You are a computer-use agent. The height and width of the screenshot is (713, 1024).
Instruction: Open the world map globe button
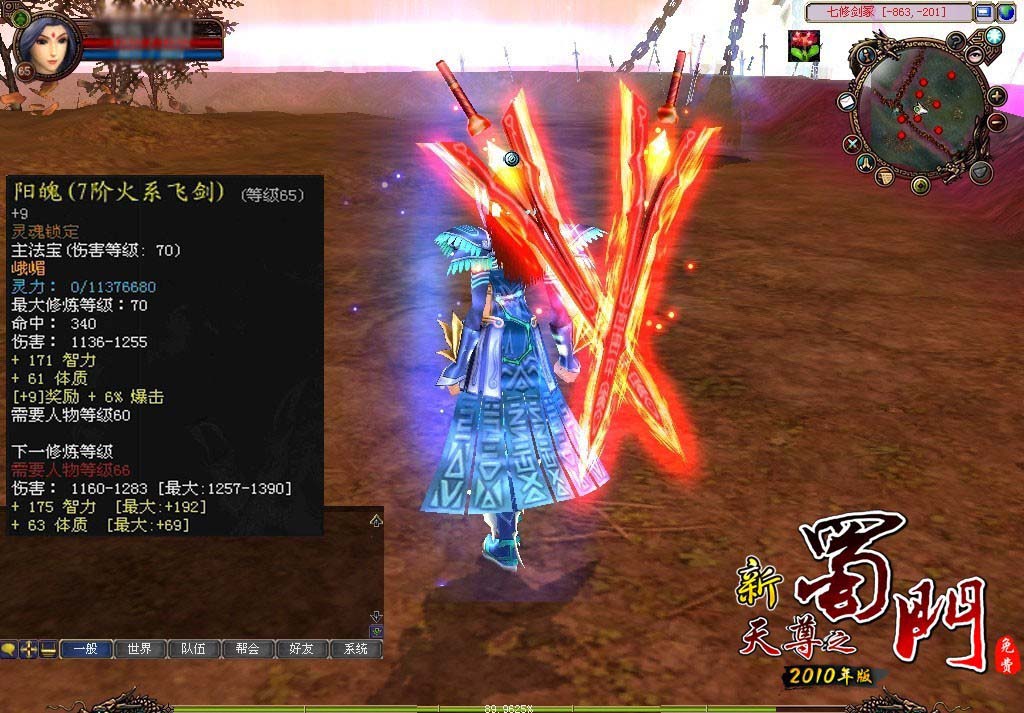(994, 36)
